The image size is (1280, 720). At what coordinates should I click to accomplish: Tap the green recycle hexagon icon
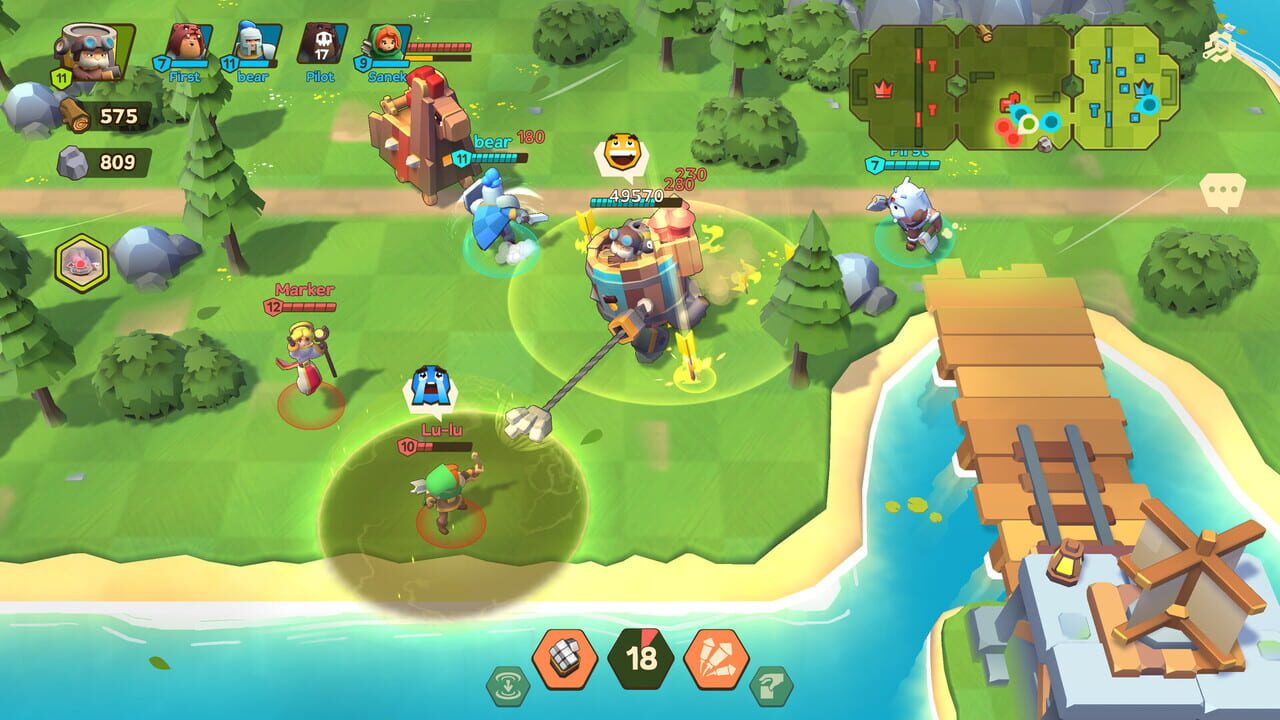[507, 684]
